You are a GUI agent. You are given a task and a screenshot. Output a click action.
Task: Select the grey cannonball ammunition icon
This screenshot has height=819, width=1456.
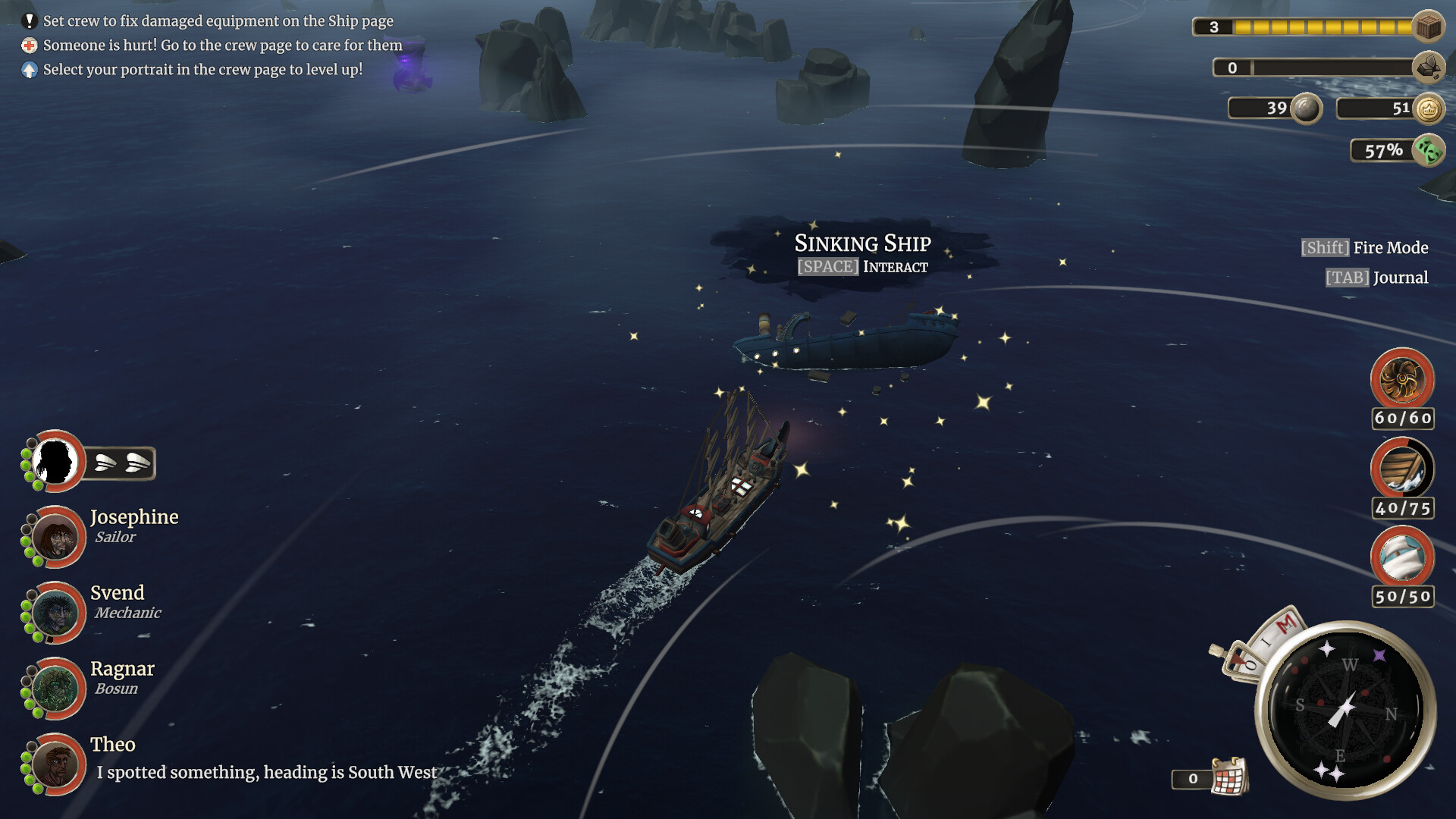coord(1306,108)
